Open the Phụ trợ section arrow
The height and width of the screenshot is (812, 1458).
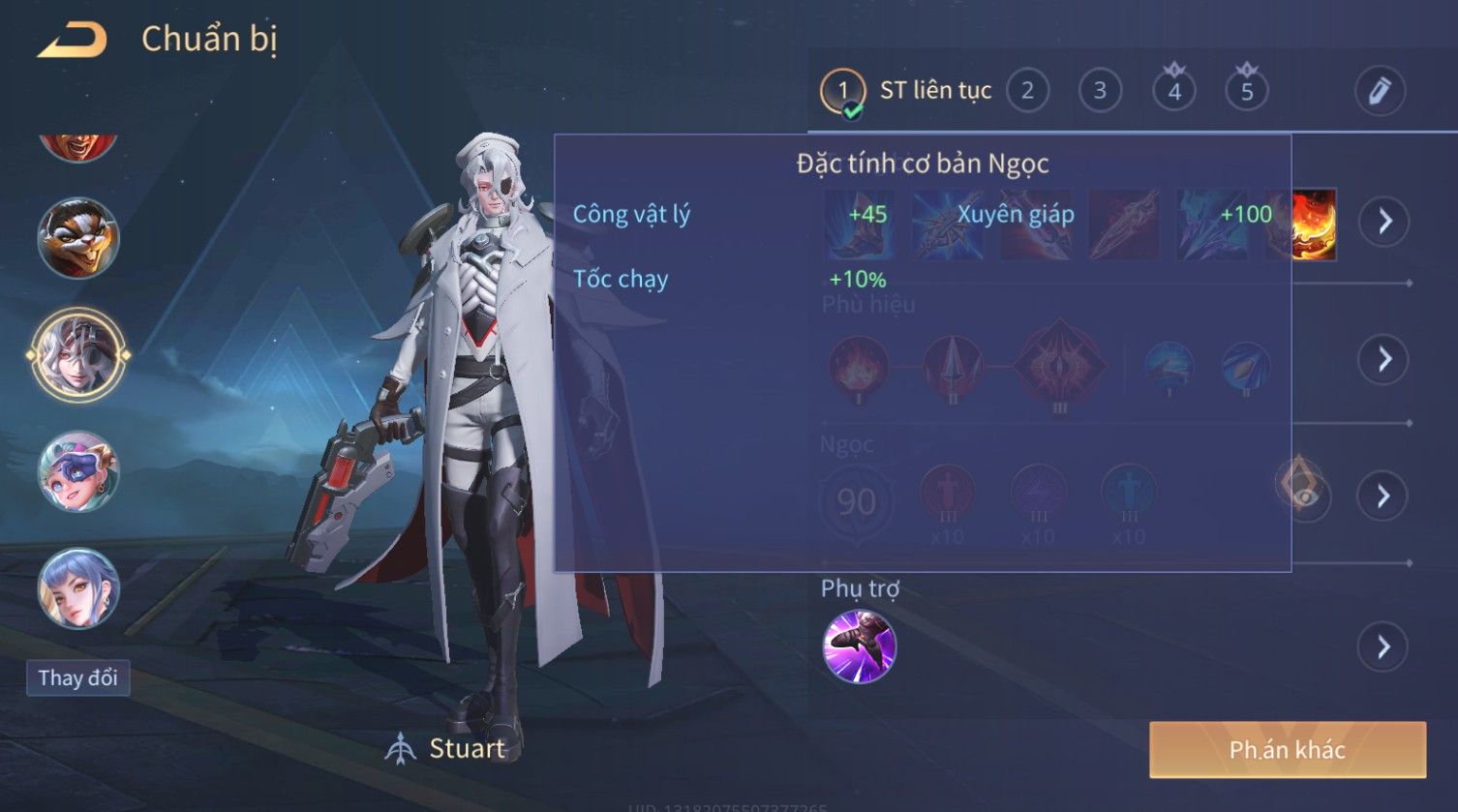click(x=1384, y=647)
